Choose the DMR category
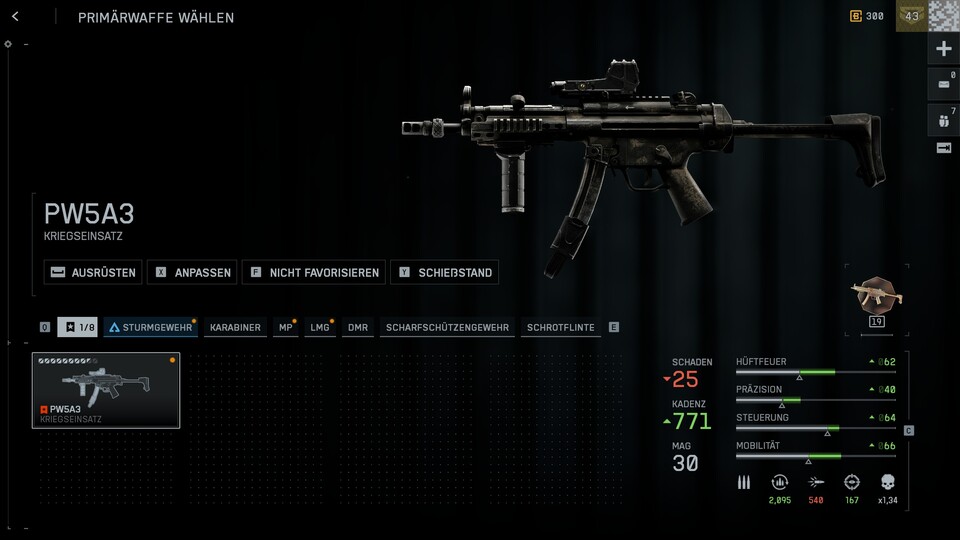960x540 pixels. coord(357,327)
